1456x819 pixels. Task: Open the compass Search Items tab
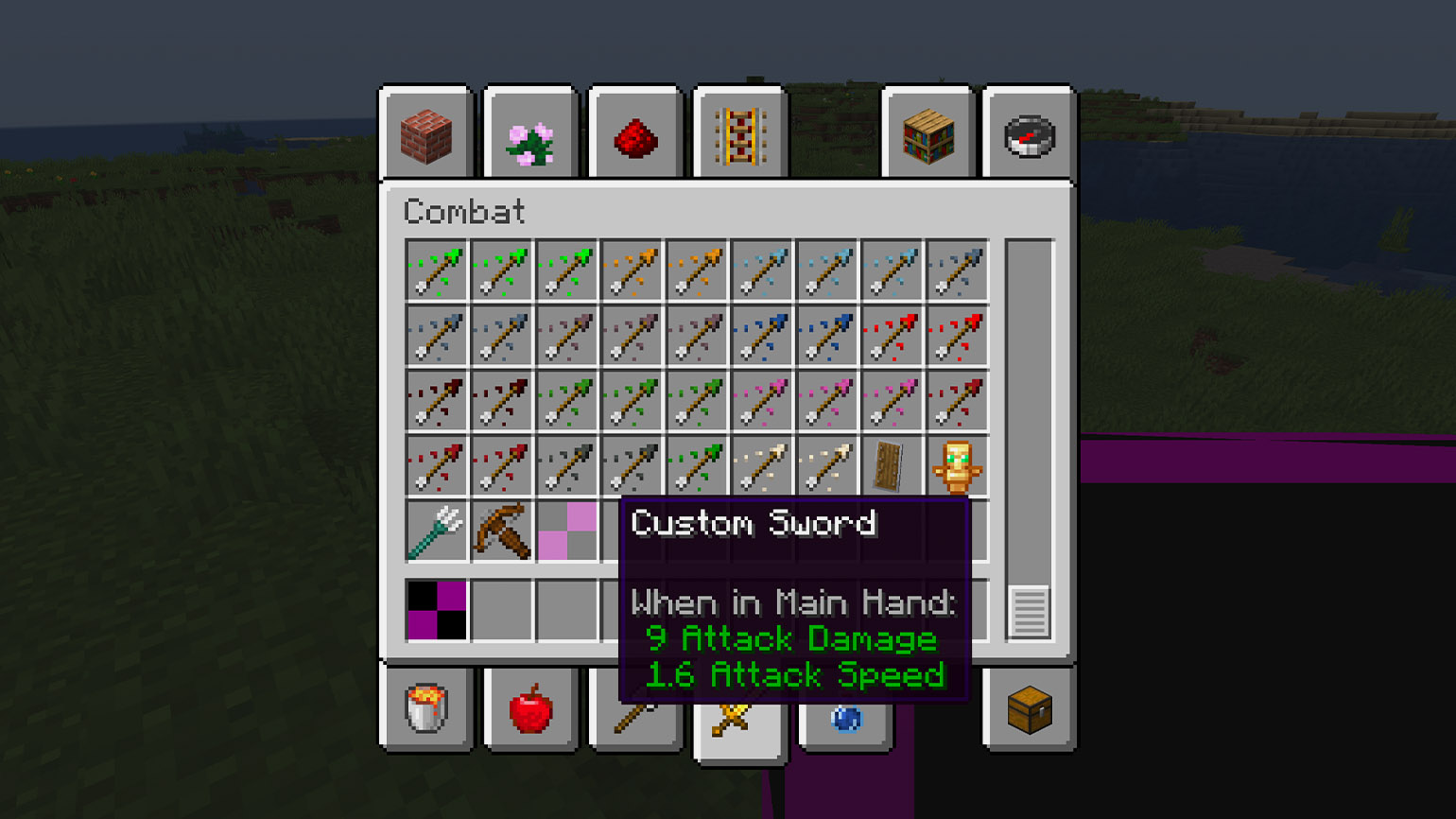coord(1029,135)
